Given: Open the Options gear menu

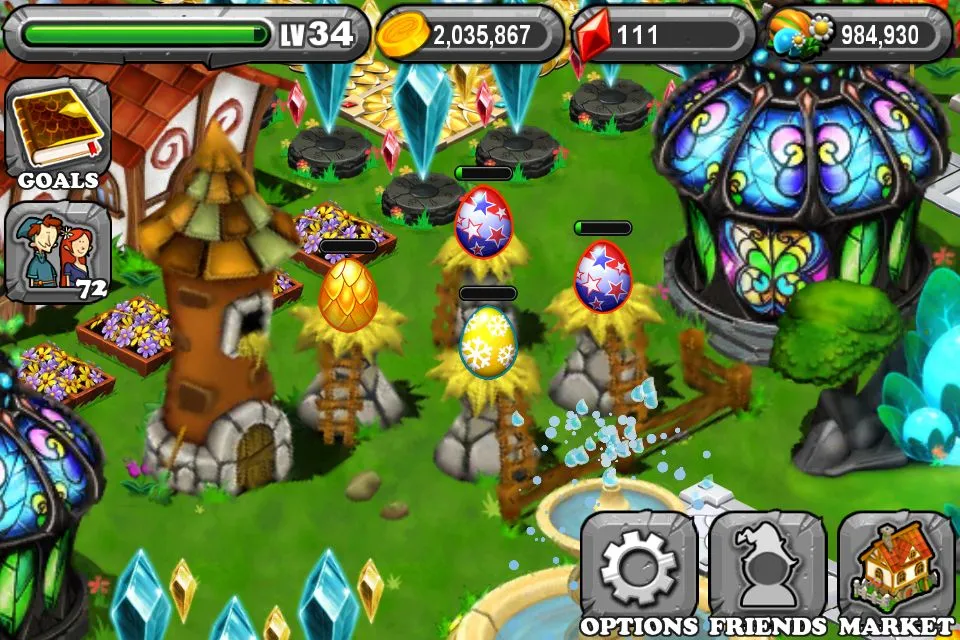Looking at the screenshot, I should point(638,569).
